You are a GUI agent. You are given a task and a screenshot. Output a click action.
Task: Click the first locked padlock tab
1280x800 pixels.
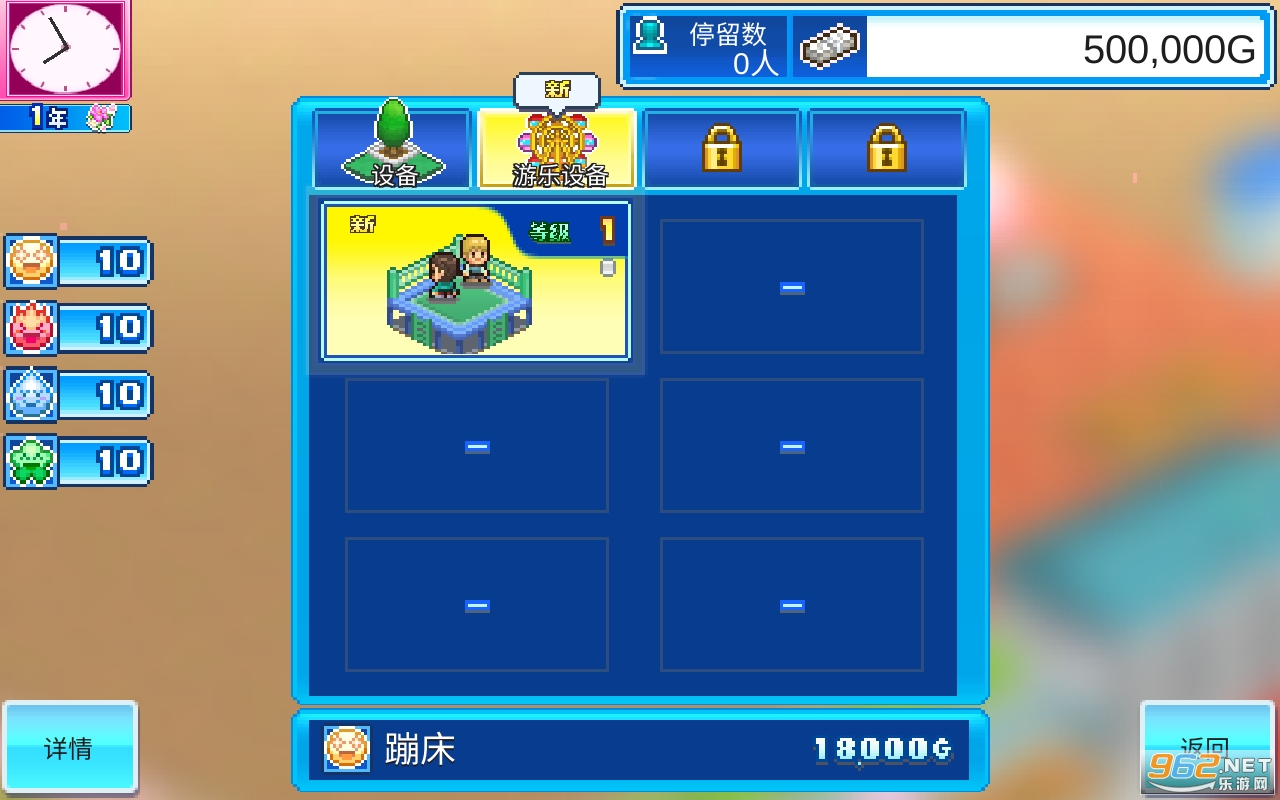click(722, 148)
